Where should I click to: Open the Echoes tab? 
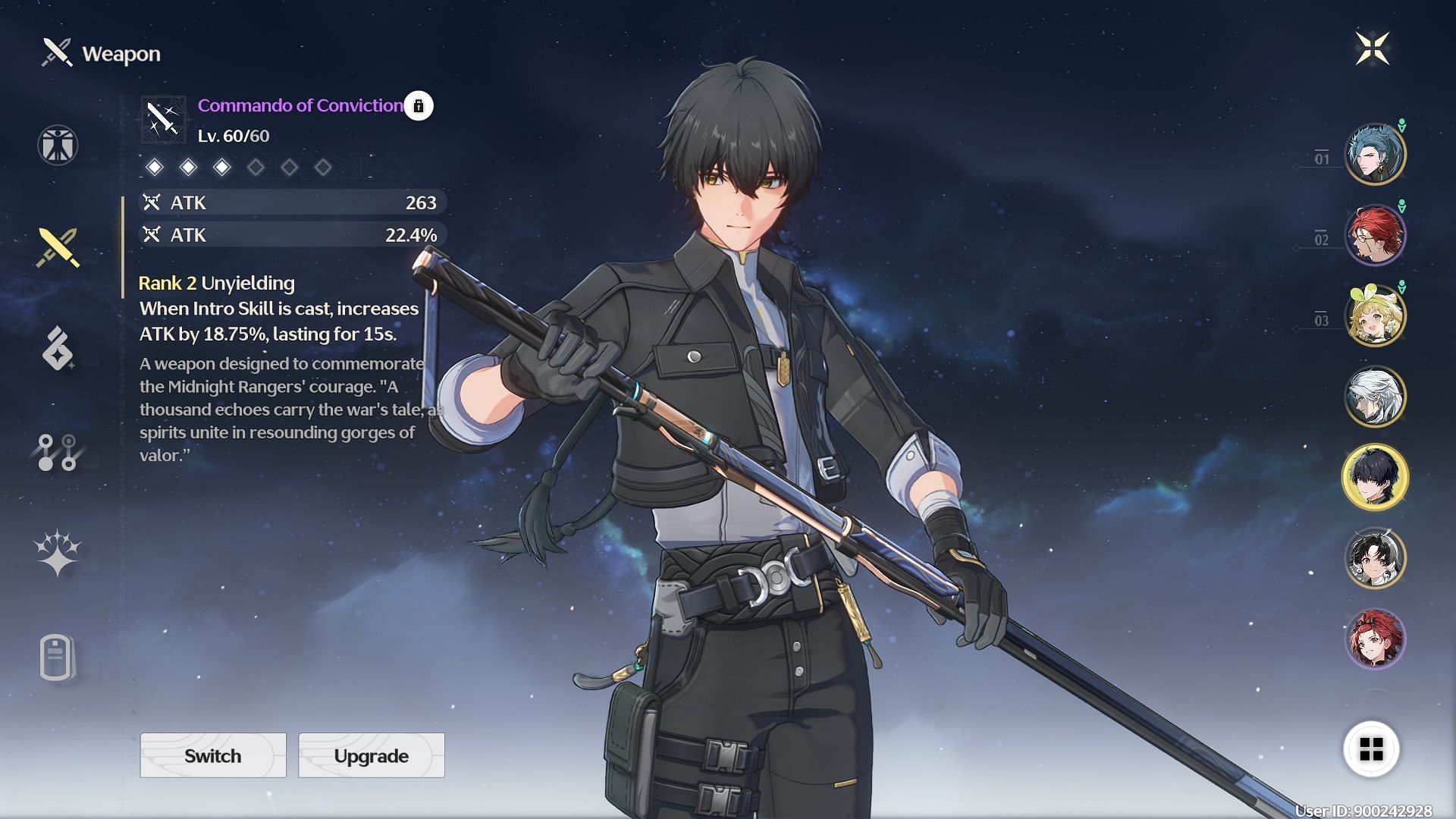tap(58, 349)
